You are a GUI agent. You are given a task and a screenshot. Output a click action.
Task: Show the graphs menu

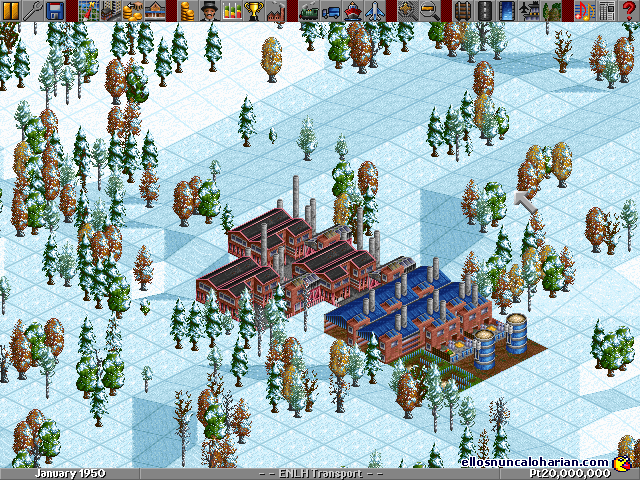[231, 11]
